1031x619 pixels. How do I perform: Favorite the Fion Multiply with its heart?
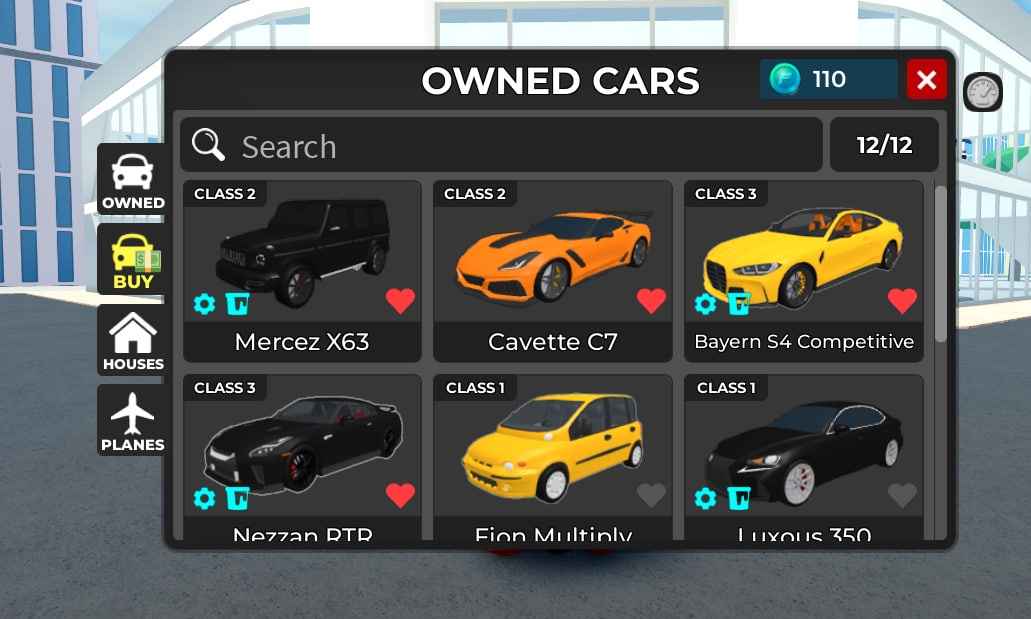click(x=651, y=495)
